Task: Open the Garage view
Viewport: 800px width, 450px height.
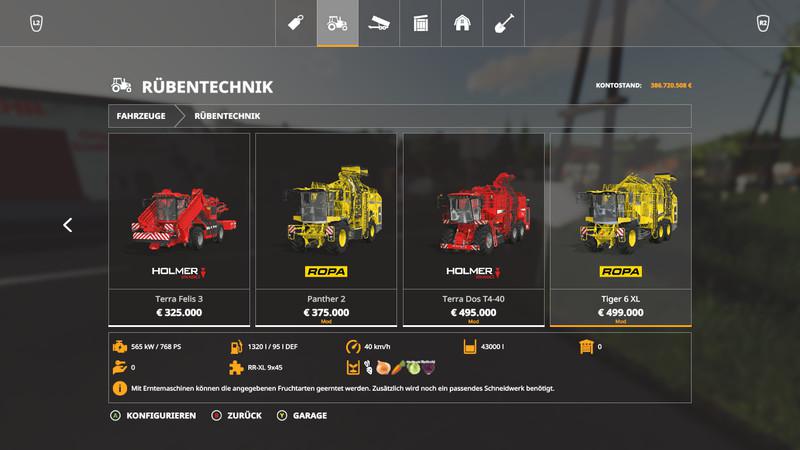Action: [x=304, y=415]
